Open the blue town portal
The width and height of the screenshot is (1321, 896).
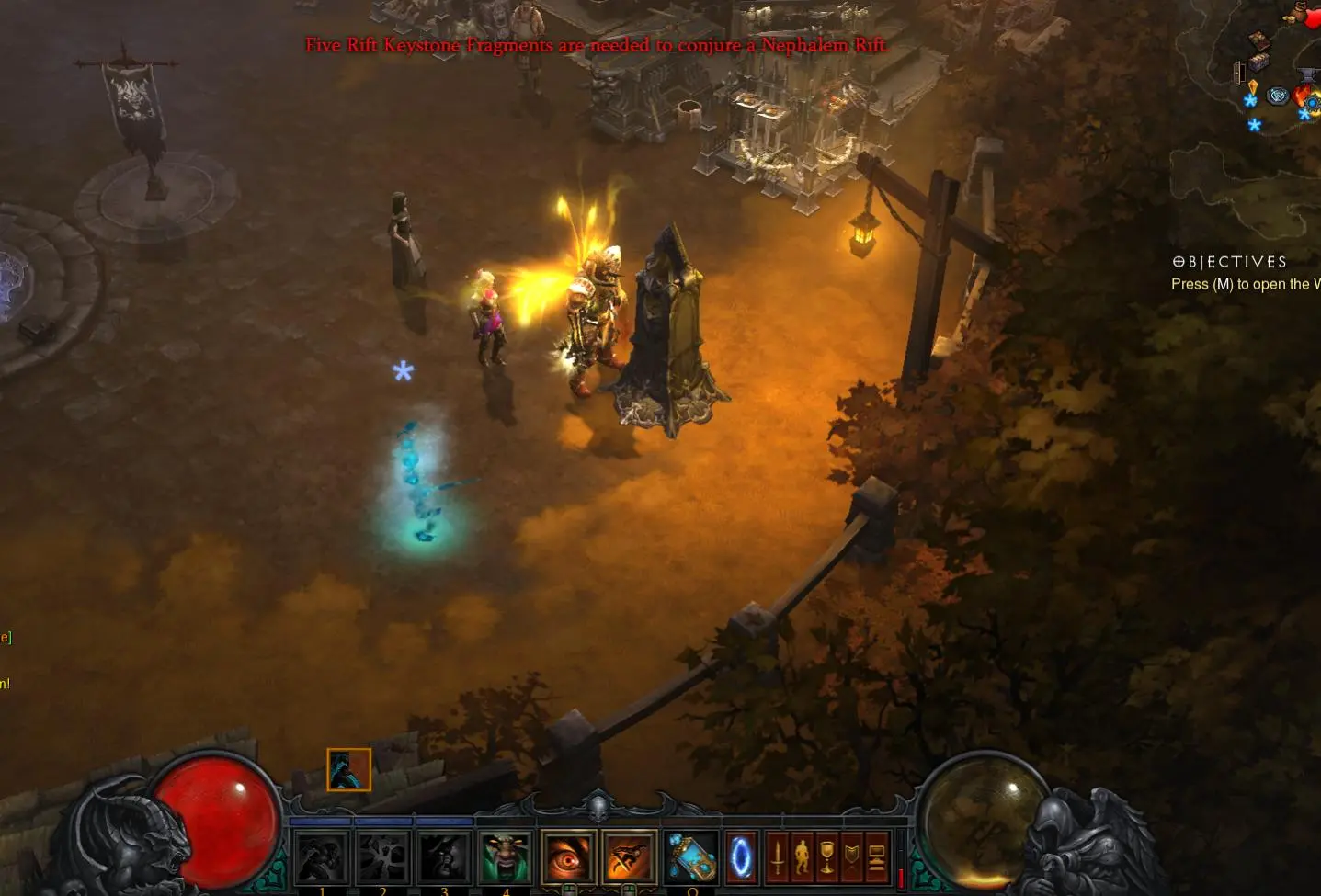click(741, 857)
